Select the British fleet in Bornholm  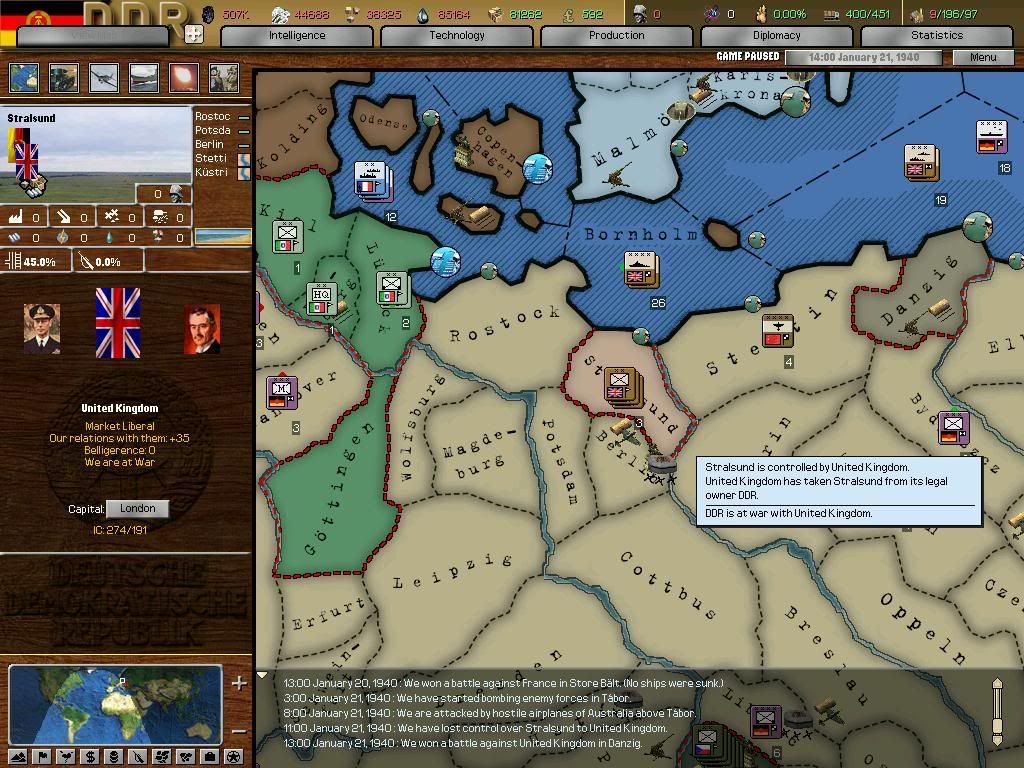[x=640, y=268]
